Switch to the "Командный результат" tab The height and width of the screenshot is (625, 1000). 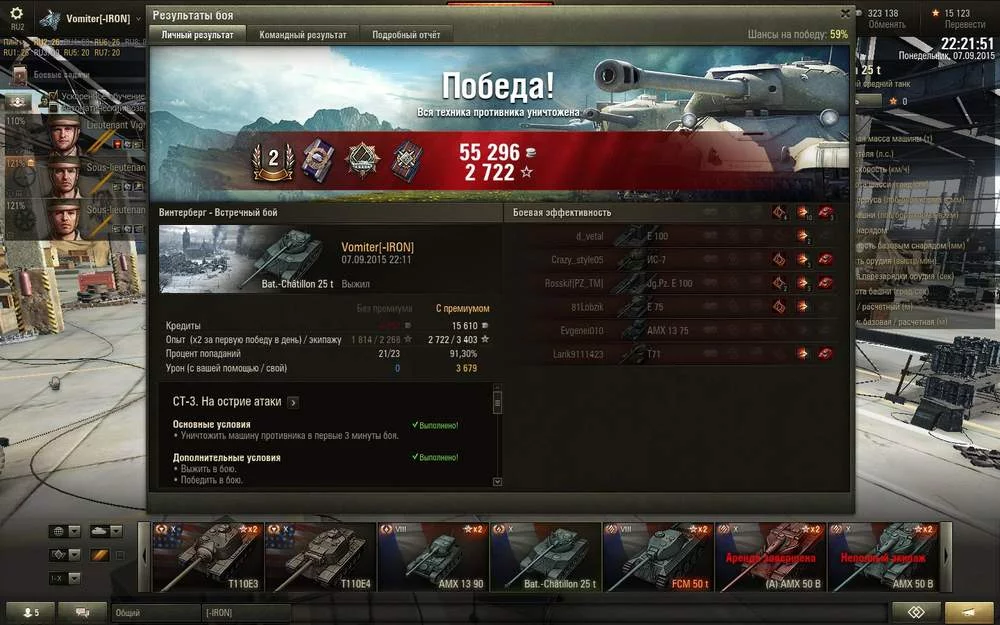(x=303, y=35)
